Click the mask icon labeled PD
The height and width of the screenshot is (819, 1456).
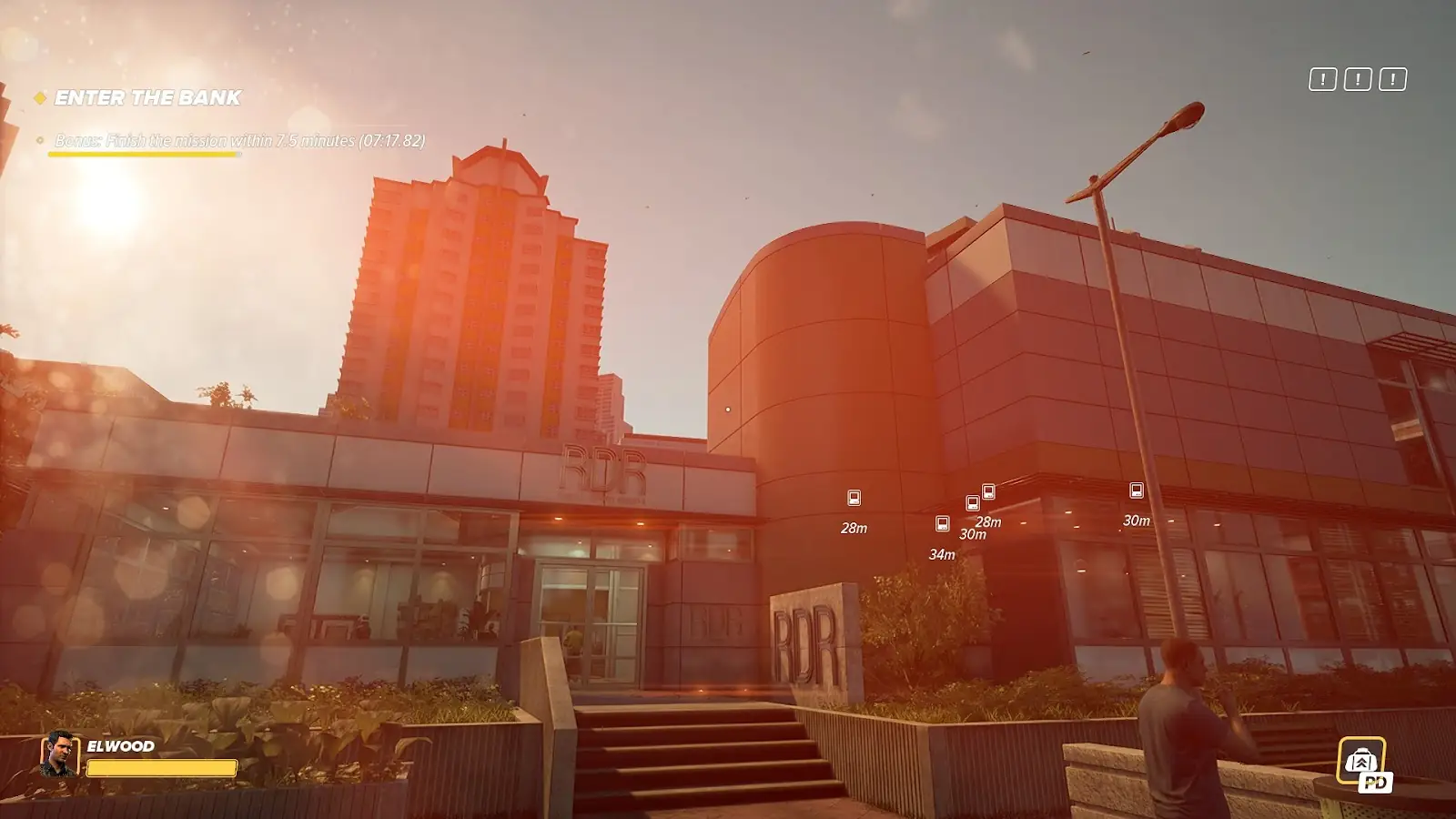(x=1361, y=762)
